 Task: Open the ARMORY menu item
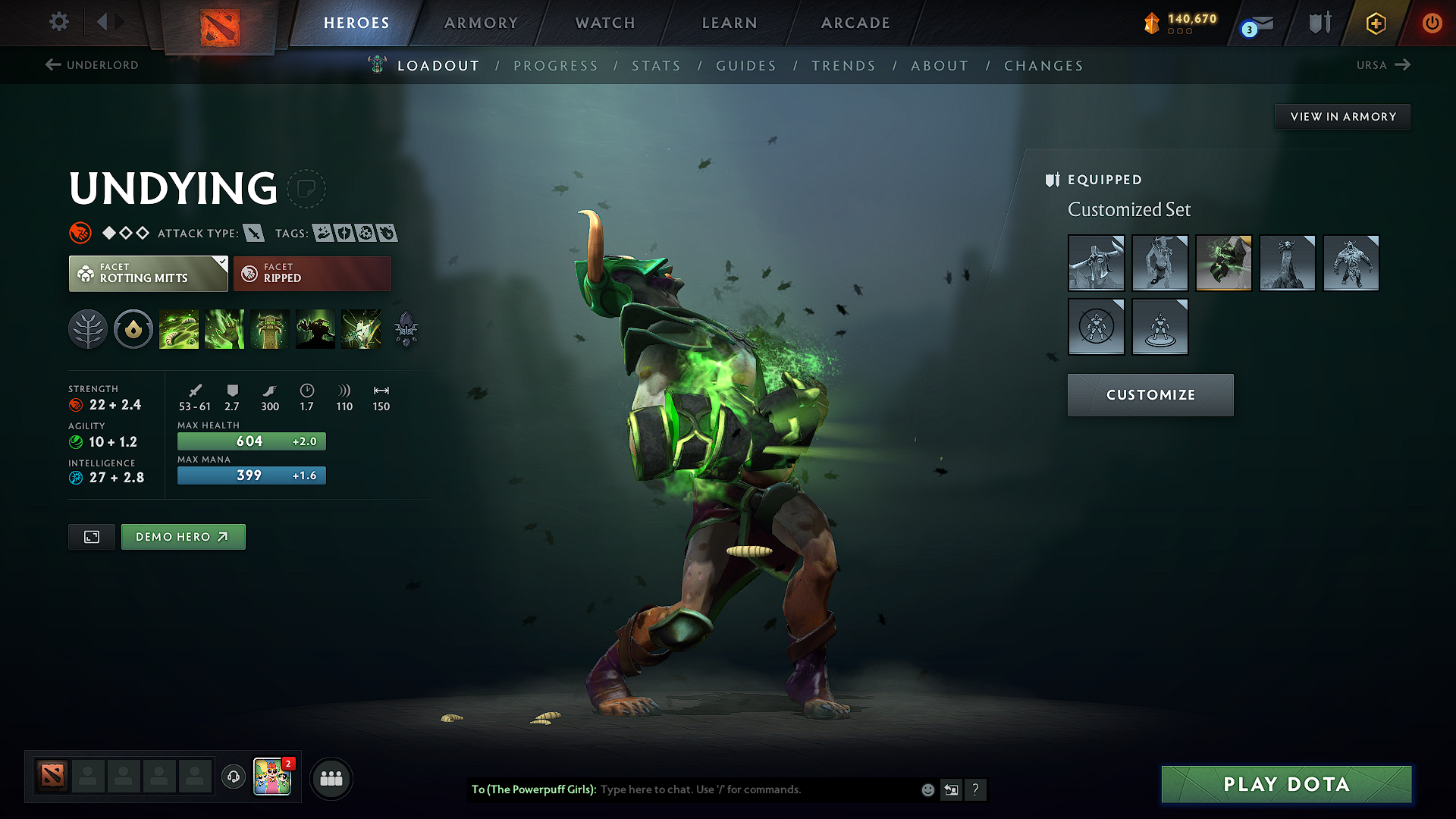pos(480,23)
